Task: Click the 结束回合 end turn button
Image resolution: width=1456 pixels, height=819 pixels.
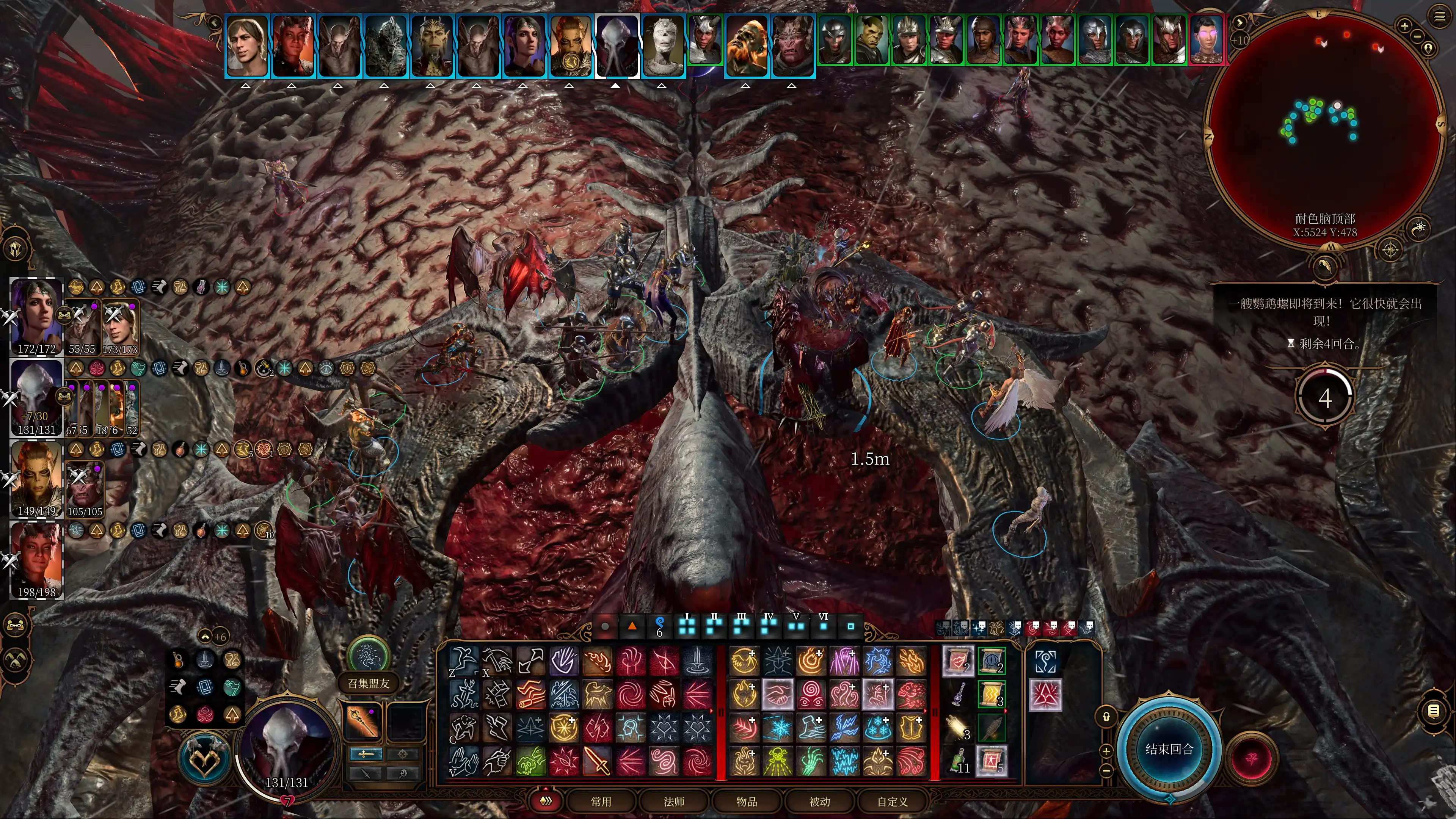Action: point(1169,749)
